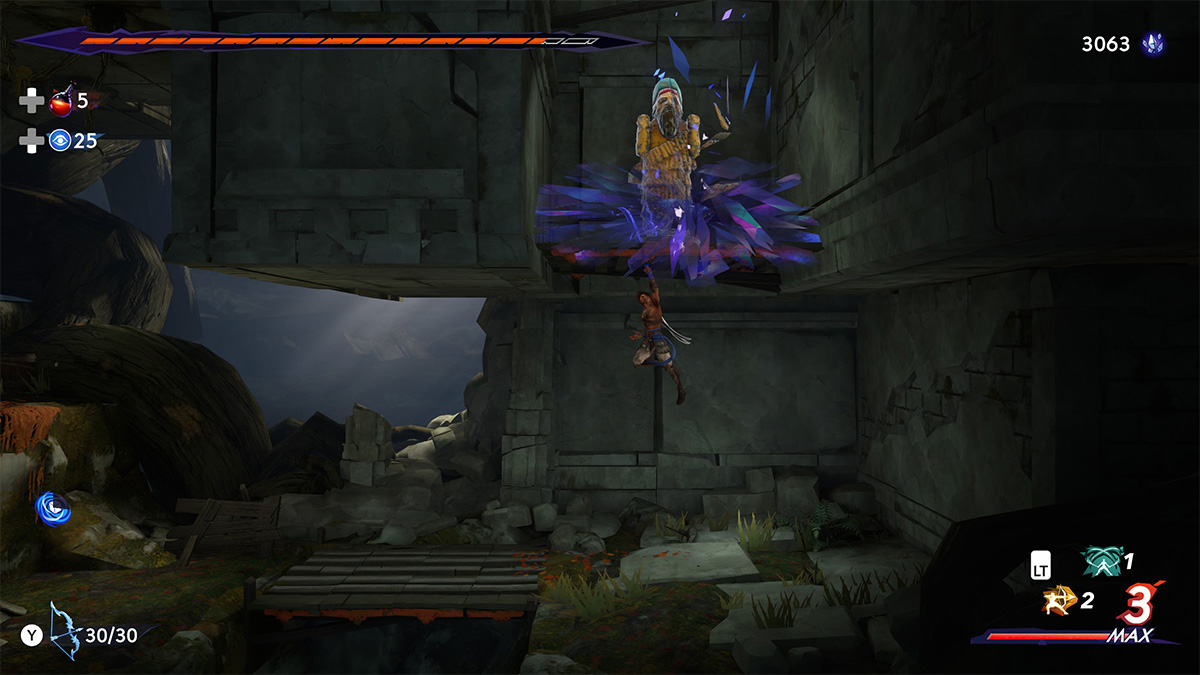Click the blue time crystal currency icon
Screen dimensions: 1200x675
click(x=1153, y=44)
